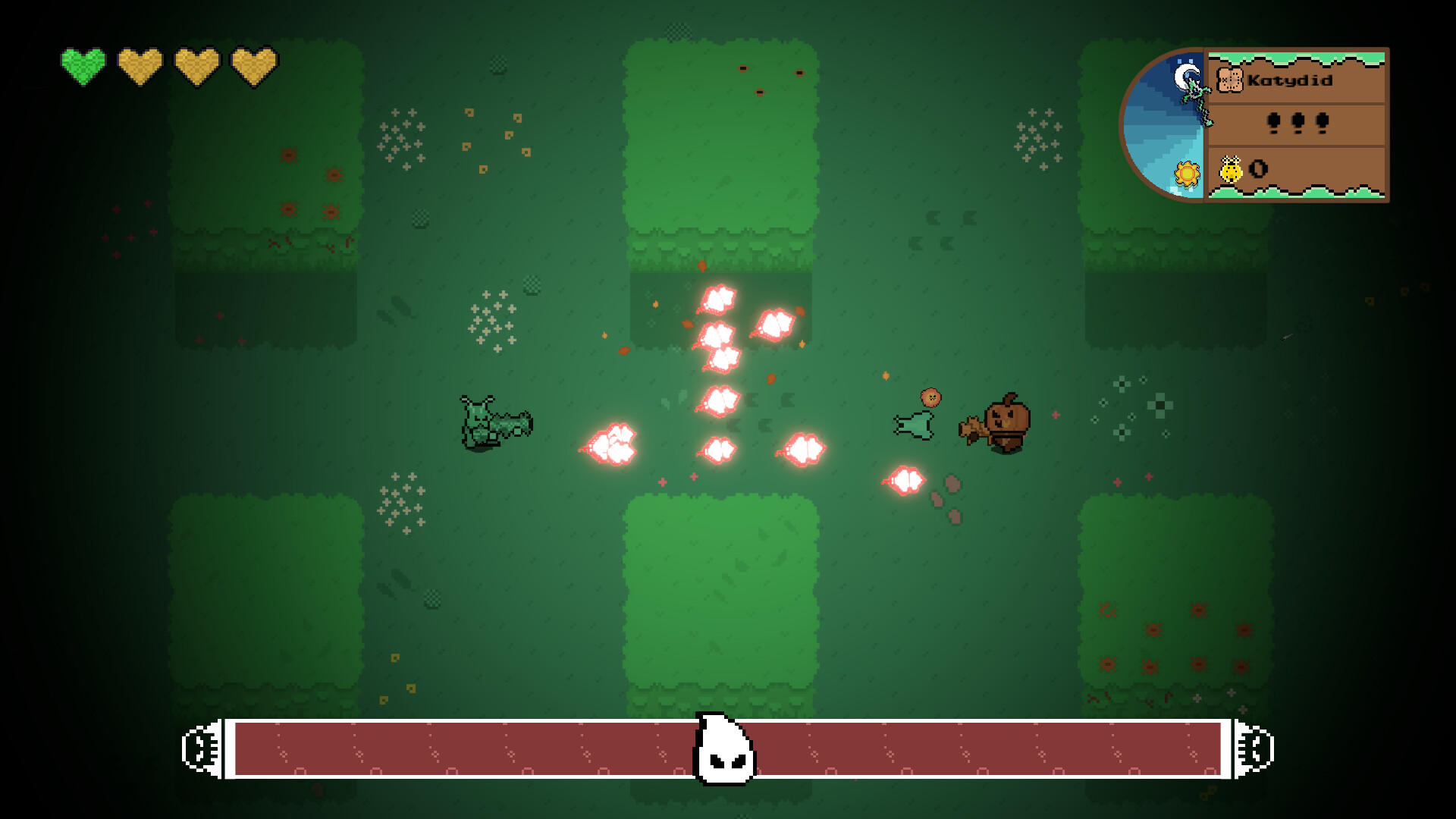Viewport: 1456px width, 819px height.
Task: Select the bee currency icon showing 0
Action: pos(1232,171)
